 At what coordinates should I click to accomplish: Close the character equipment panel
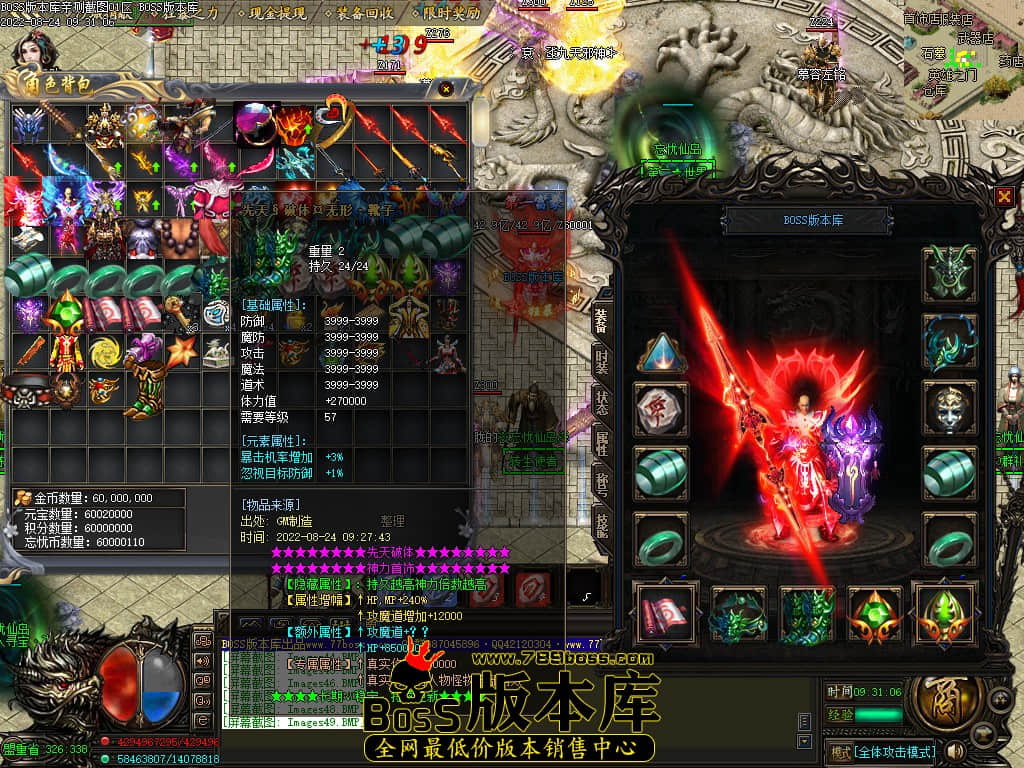(1004, 196)
